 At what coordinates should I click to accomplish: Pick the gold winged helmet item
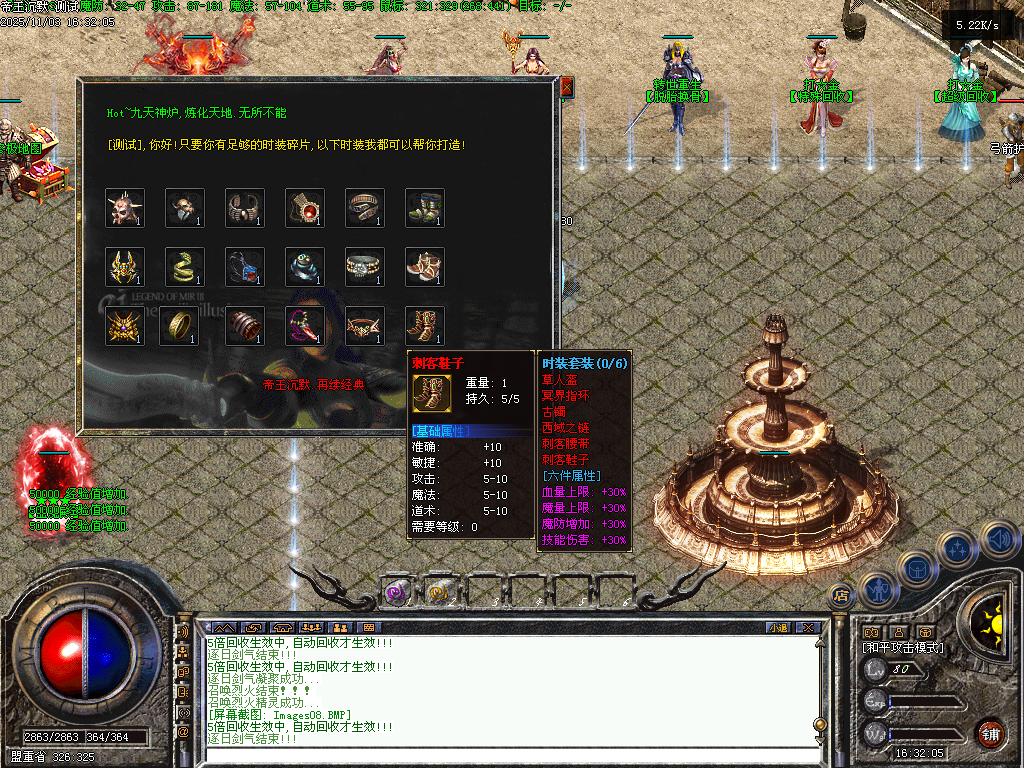click(125, 267)
